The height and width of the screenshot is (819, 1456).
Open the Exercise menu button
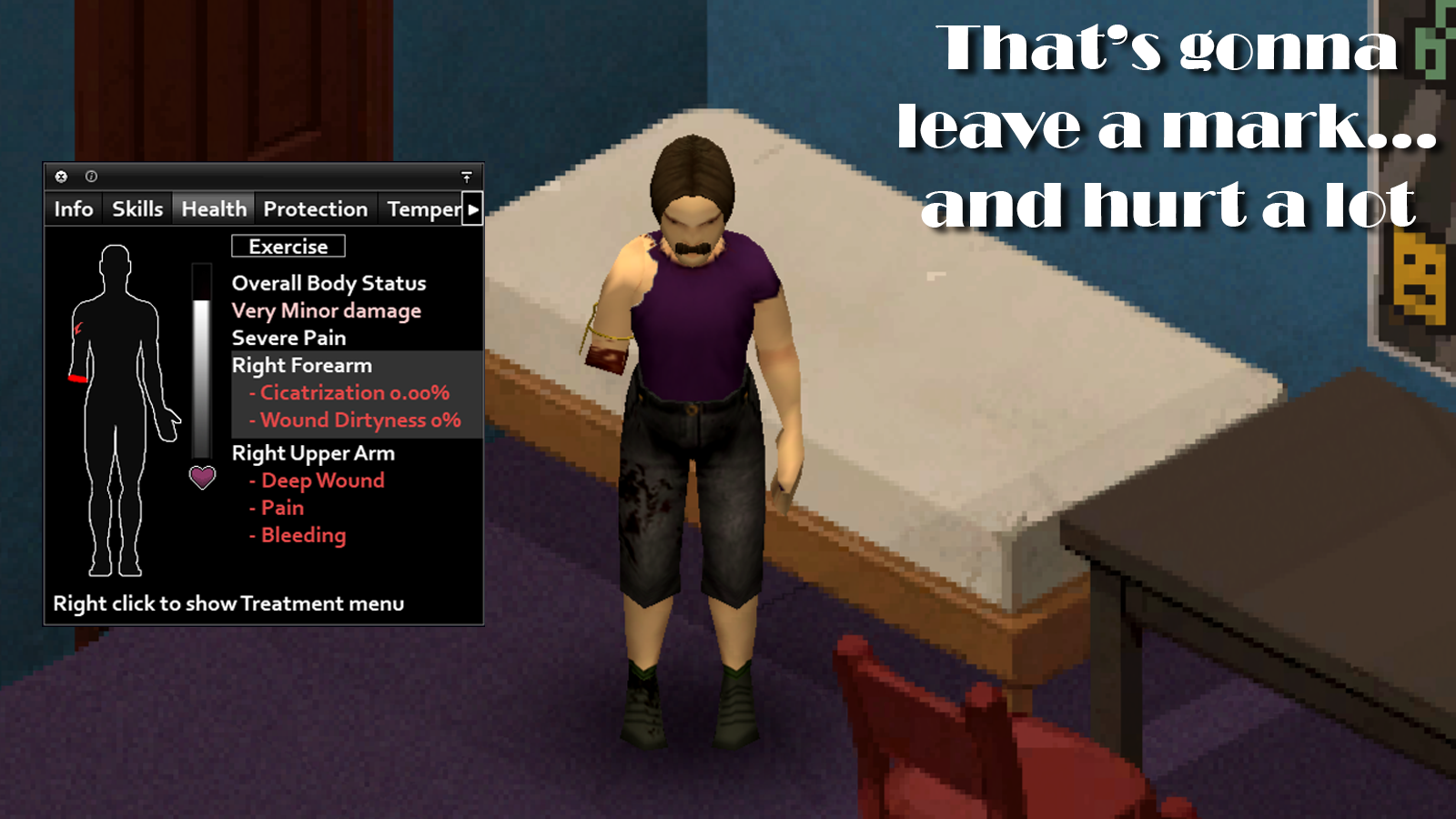[288, 247]
